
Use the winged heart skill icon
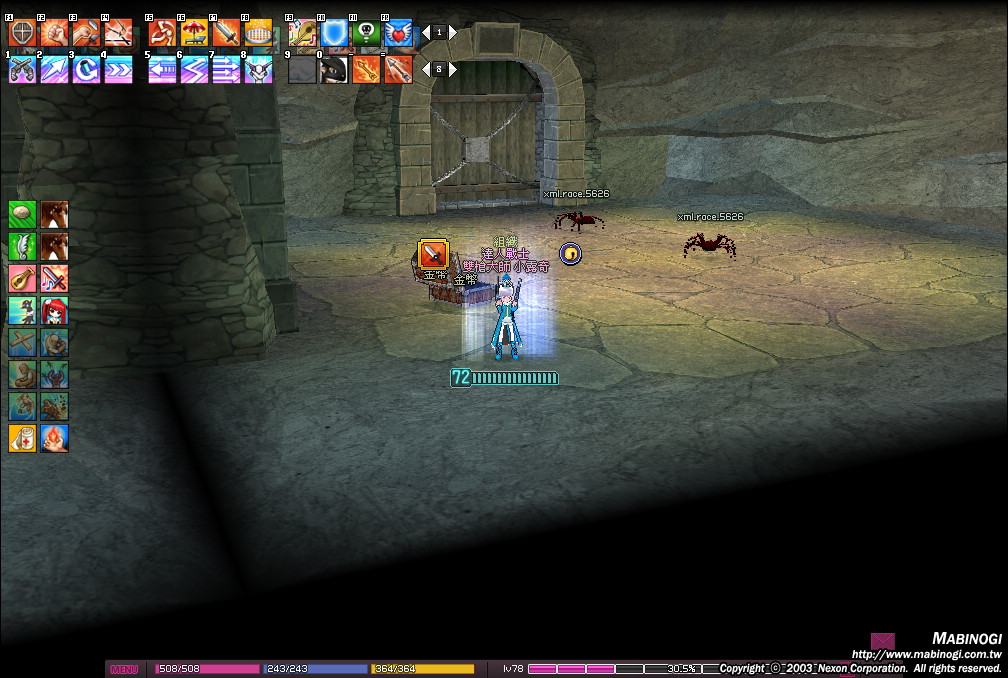pyautogui.click(x=398, y=33)
